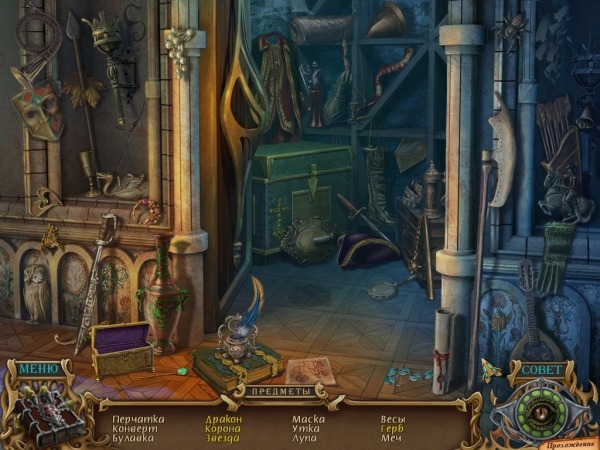Viewport: 600px width, 450px height.
Task: Click the highlighted word Дракон
Action: click(223, 419)
